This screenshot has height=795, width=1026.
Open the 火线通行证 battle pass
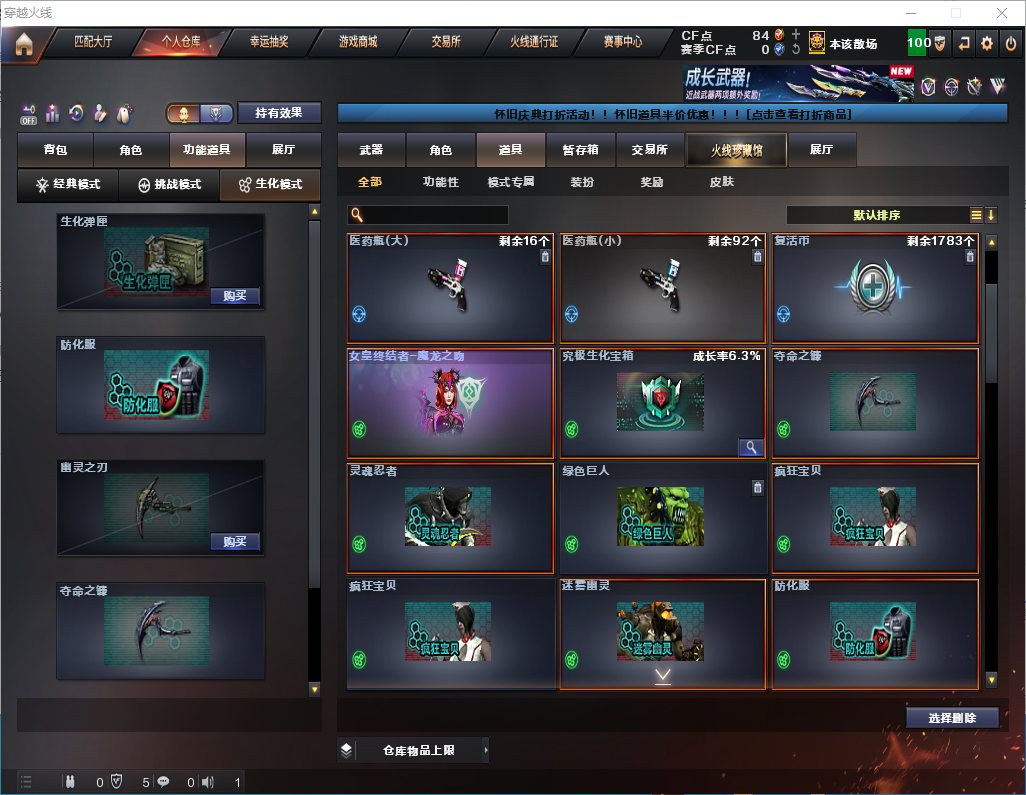click(534, 42)
